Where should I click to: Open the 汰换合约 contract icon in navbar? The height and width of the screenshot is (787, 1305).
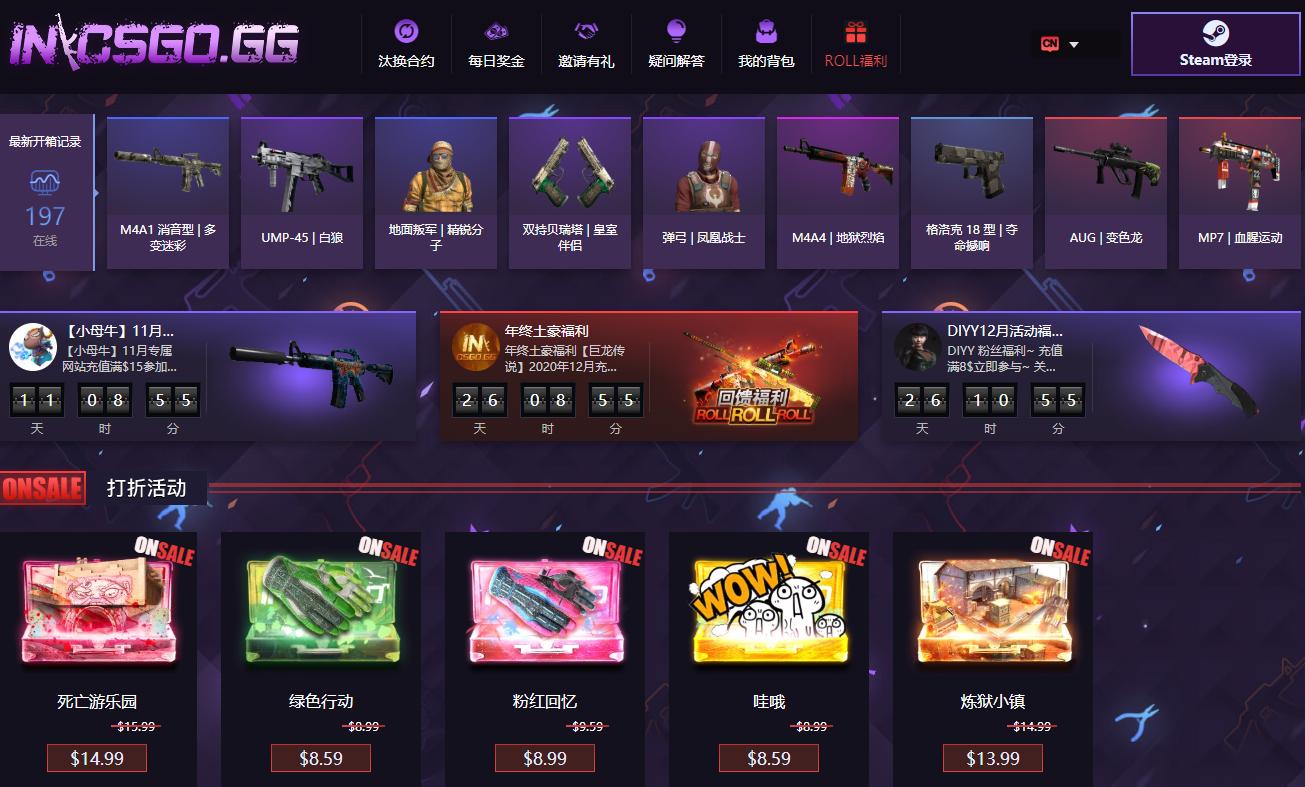pos(405,30)
